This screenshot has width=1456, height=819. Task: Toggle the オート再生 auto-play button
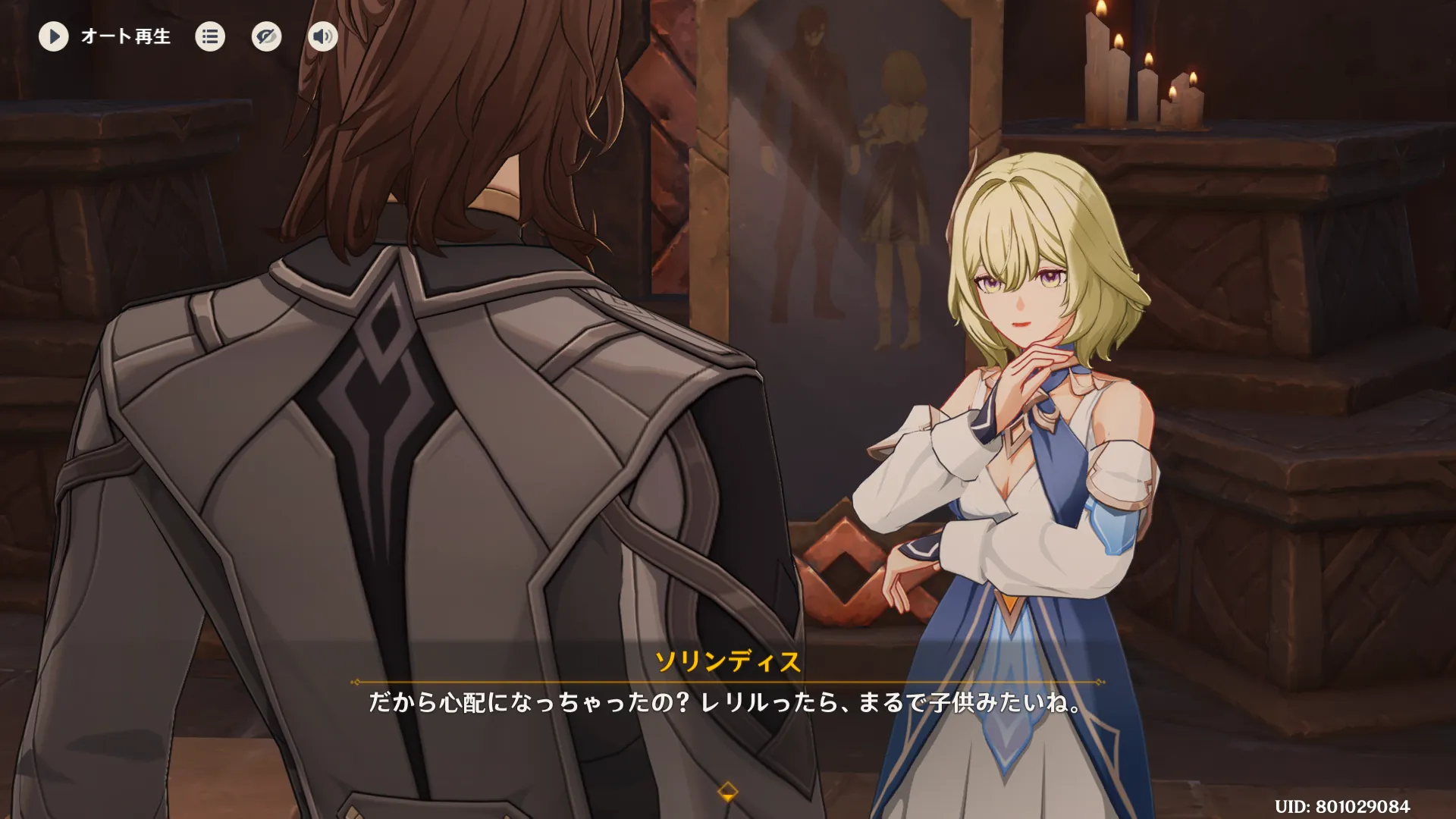point(54,36)
